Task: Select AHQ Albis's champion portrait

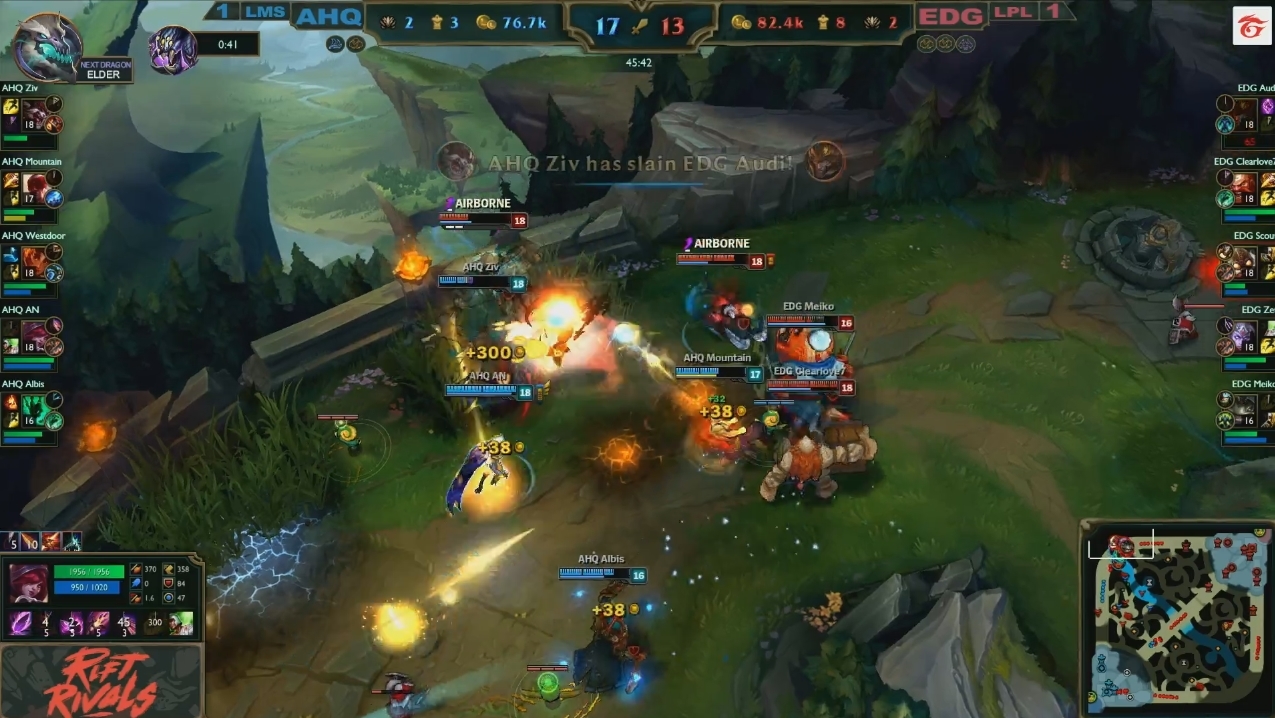Action: coord(35,409)
